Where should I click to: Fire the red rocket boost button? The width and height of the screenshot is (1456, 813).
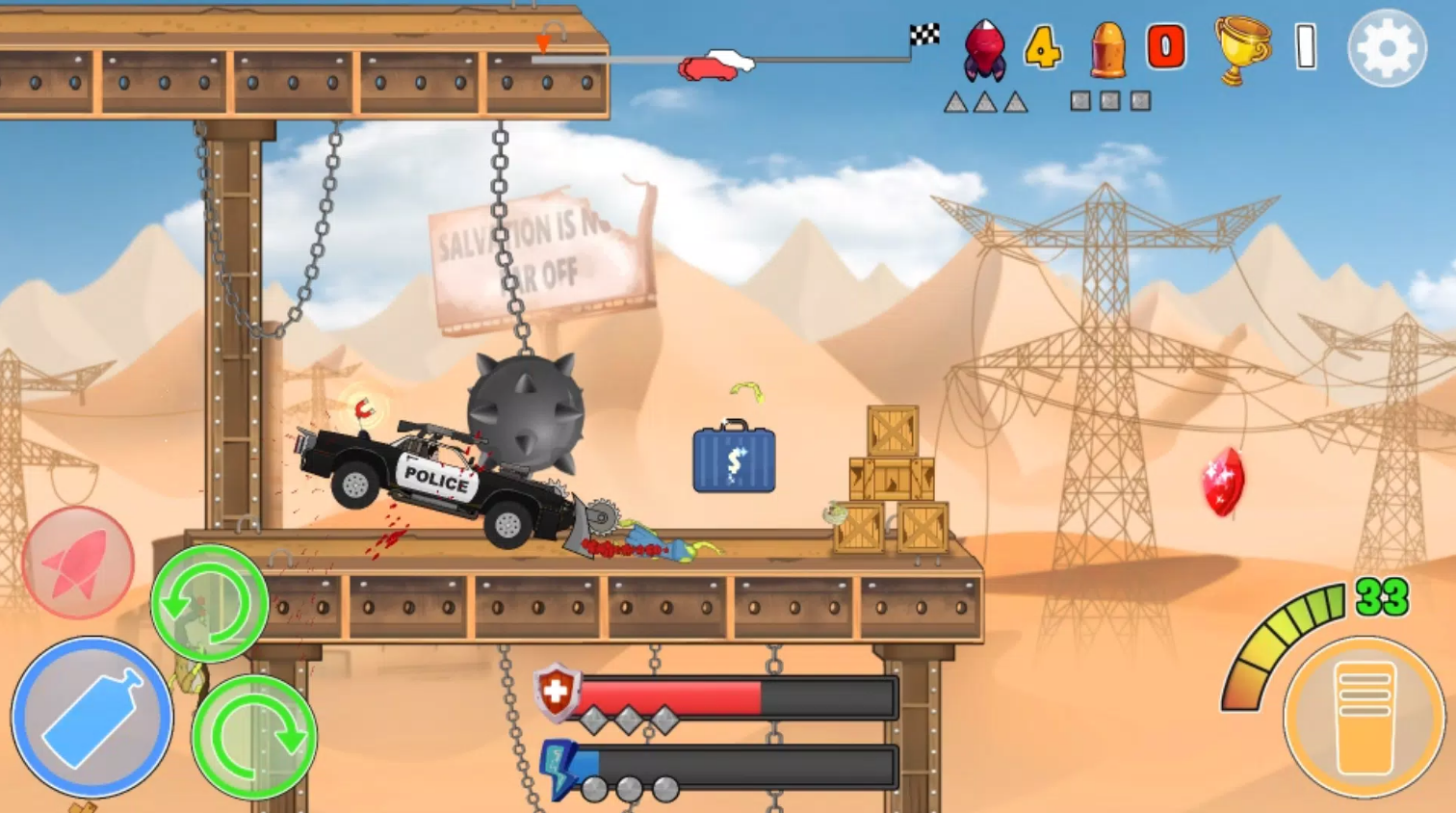tap(78, 563)
